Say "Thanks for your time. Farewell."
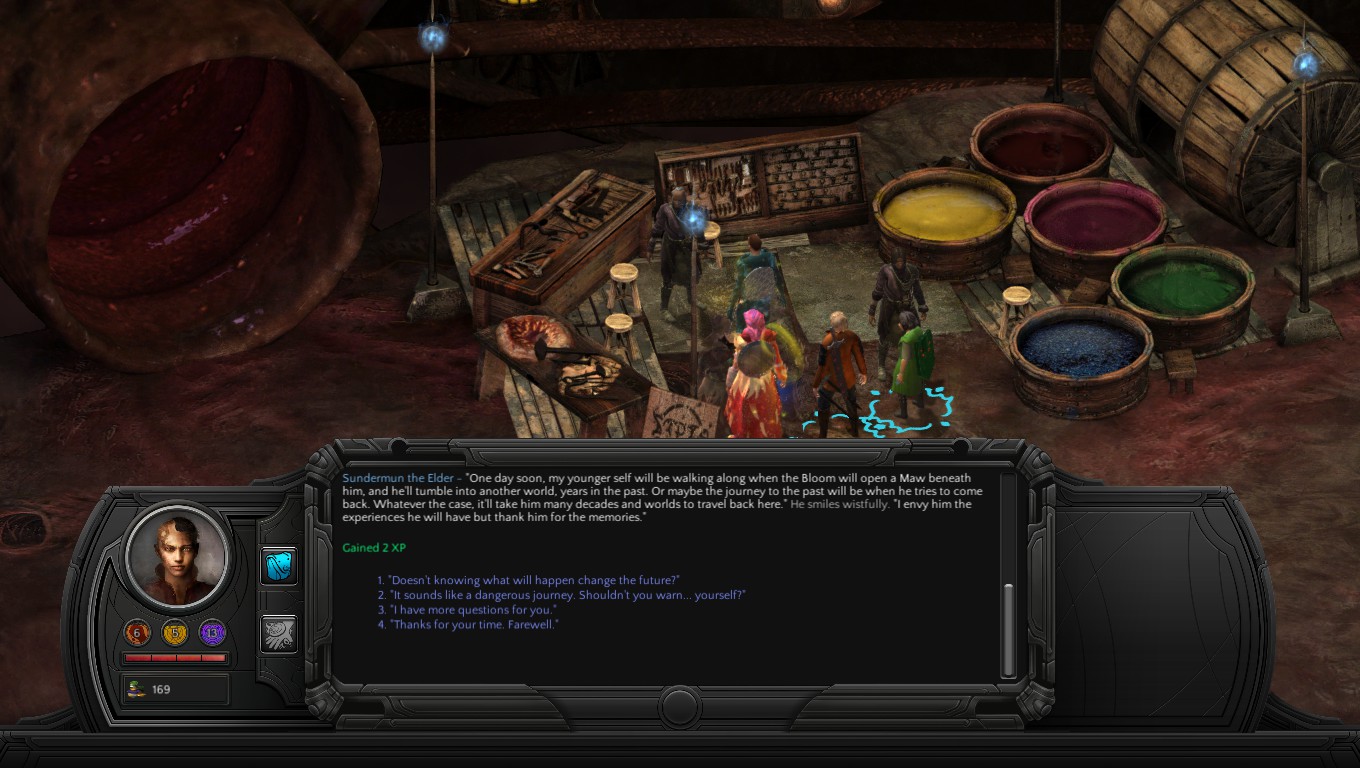This screenshot has height=768, width=1360. click(474, 625)
